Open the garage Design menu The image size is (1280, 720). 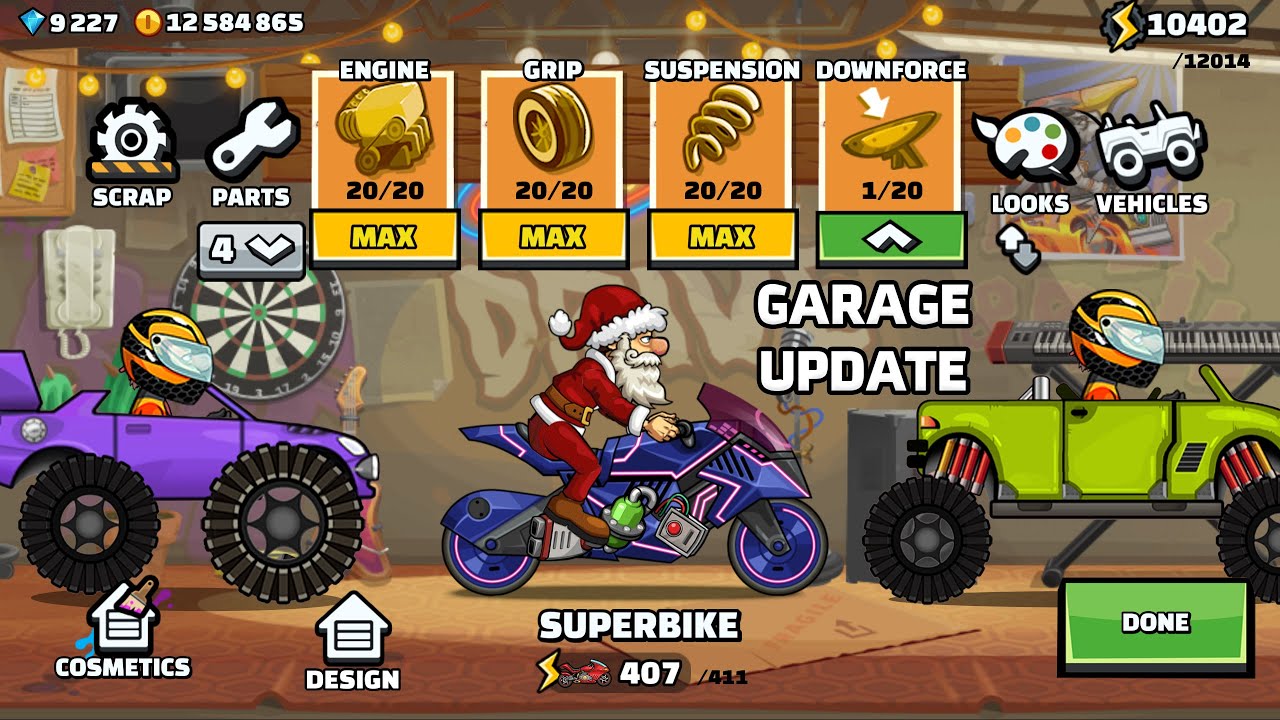point(352,642)
